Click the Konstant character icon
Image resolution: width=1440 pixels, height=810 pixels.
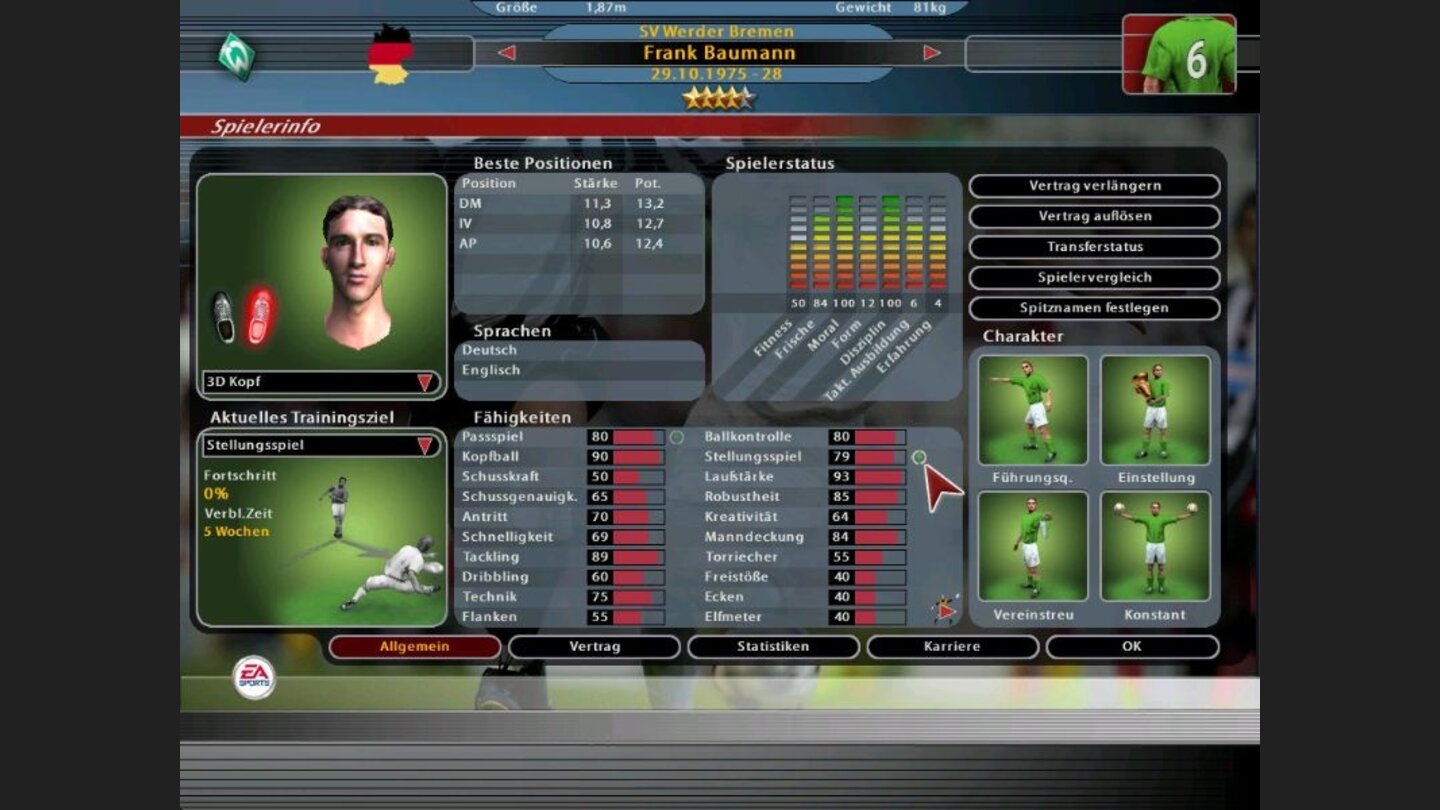pos(1153,545)
